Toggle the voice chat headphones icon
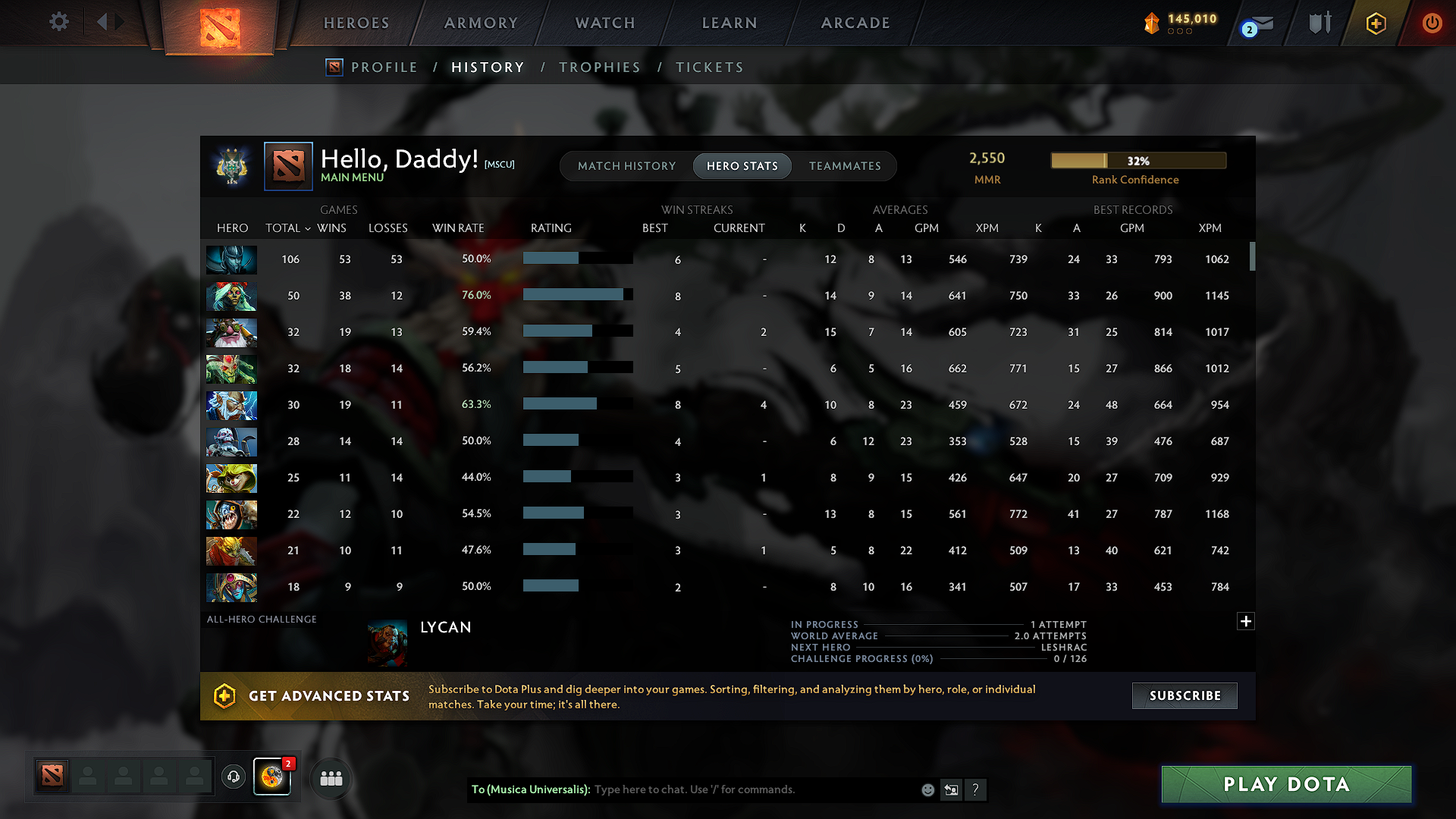Viewport: 1456px width, 819px height. click(233, 777)
